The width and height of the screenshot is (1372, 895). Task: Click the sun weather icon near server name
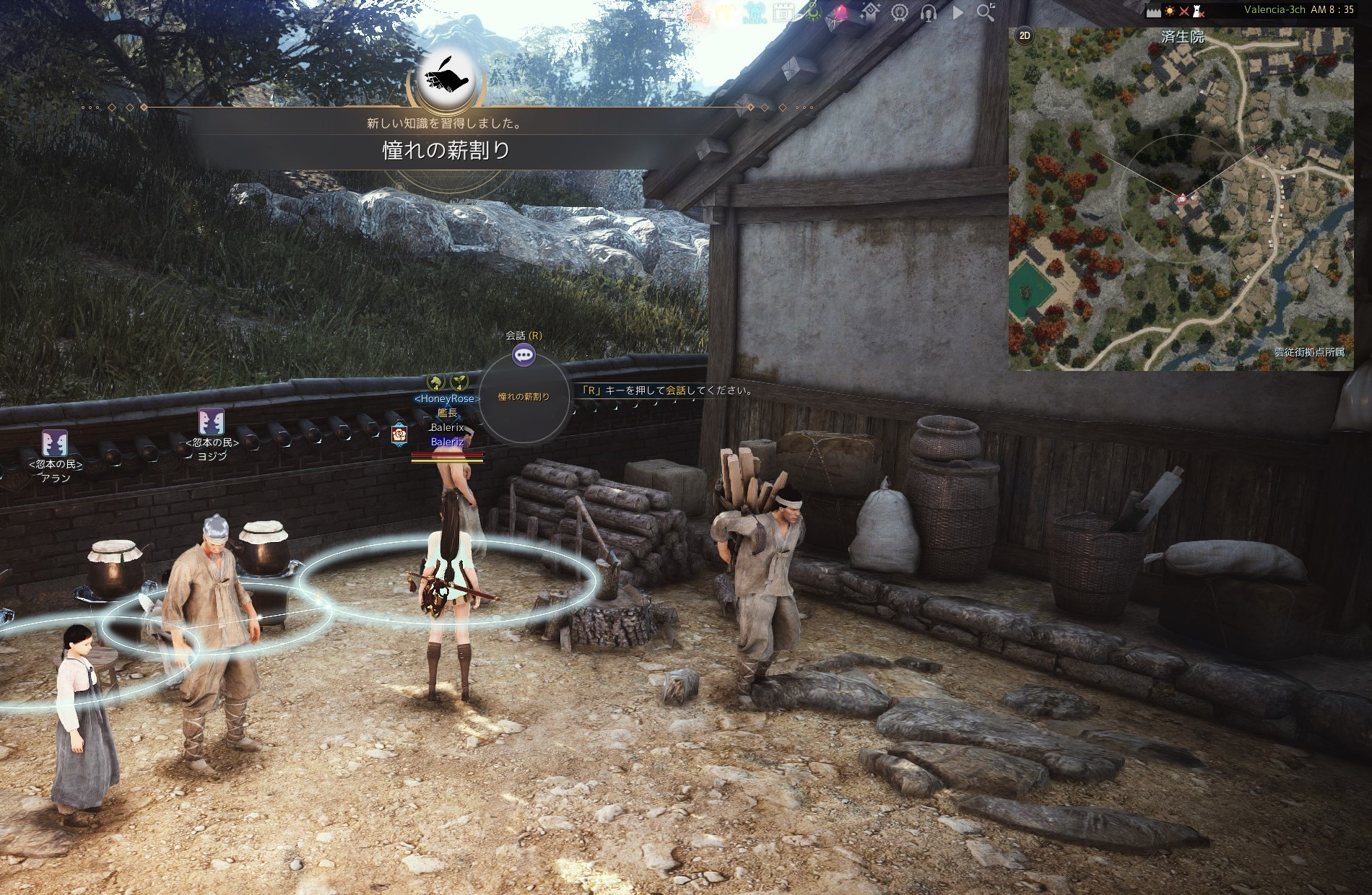click(x=1170, y=11)
